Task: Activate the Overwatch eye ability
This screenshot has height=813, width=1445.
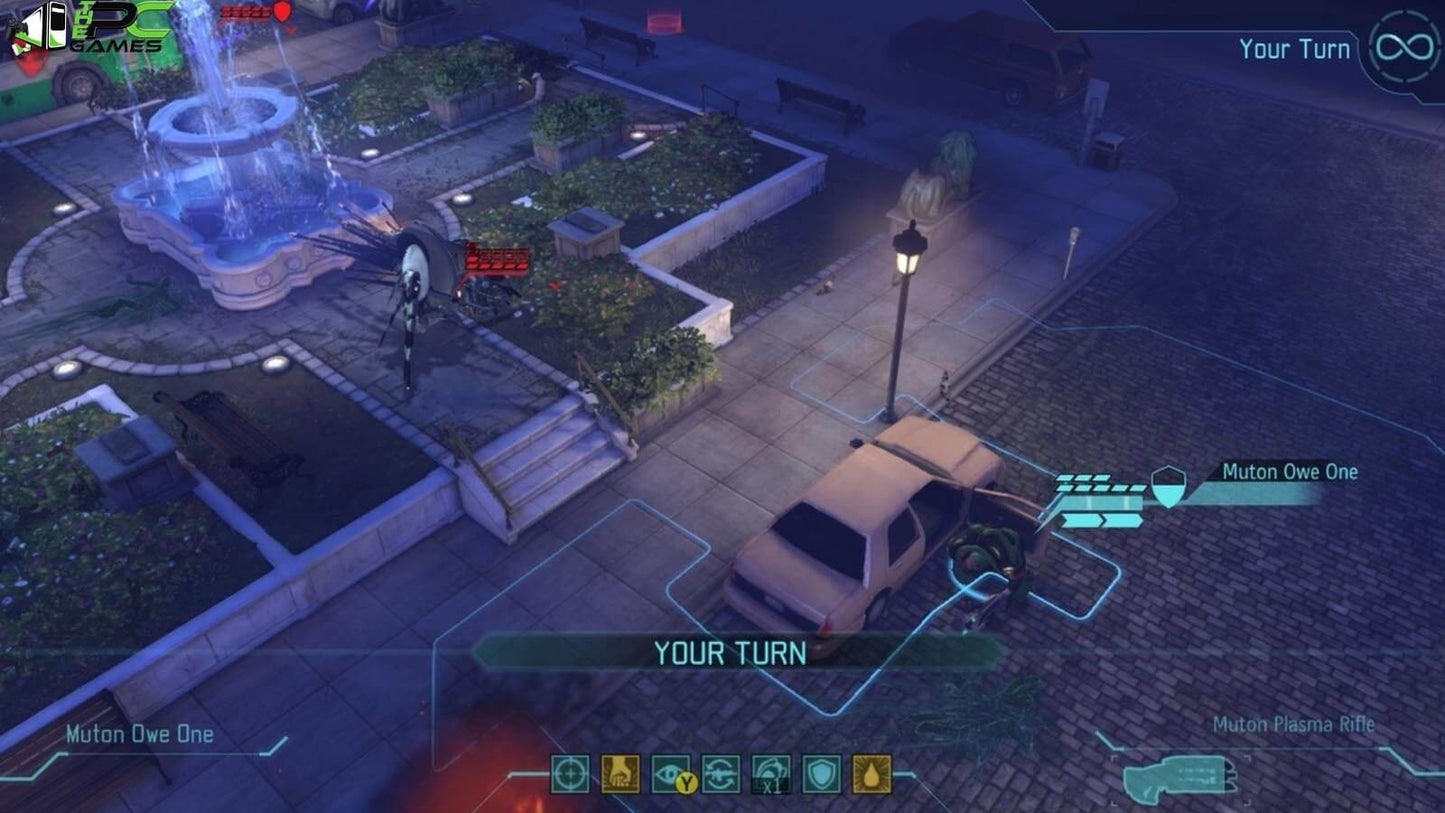Action: (x=668, y=772)
